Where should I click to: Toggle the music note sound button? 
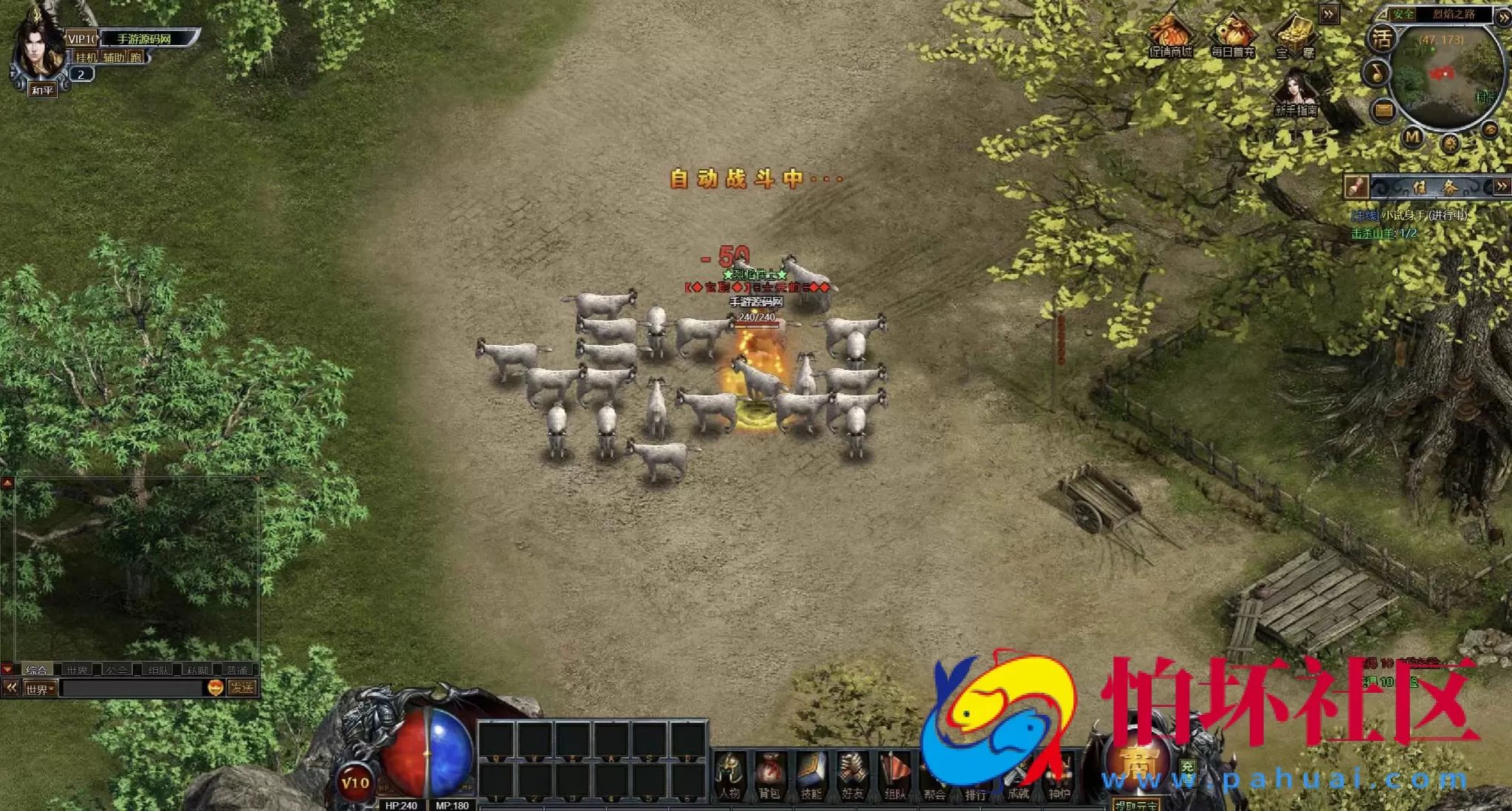tap(1376, 72)
